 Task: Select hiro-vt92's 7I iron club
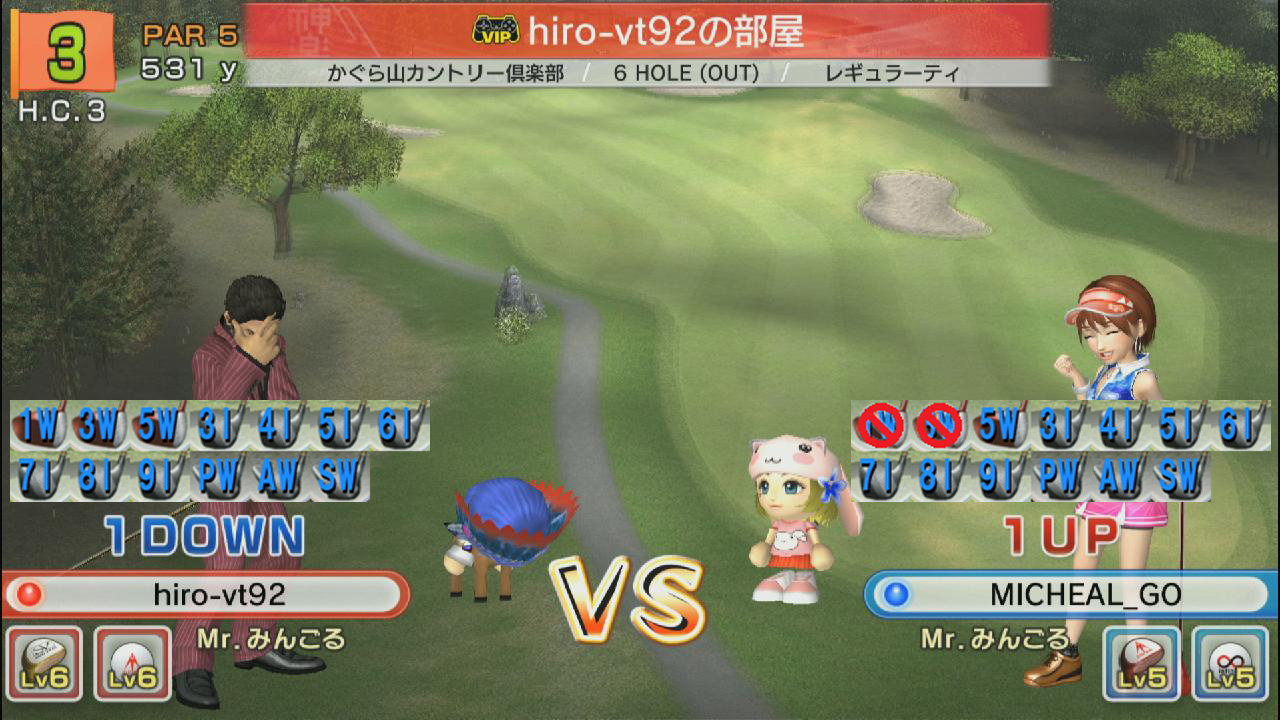tap(40, 477)
